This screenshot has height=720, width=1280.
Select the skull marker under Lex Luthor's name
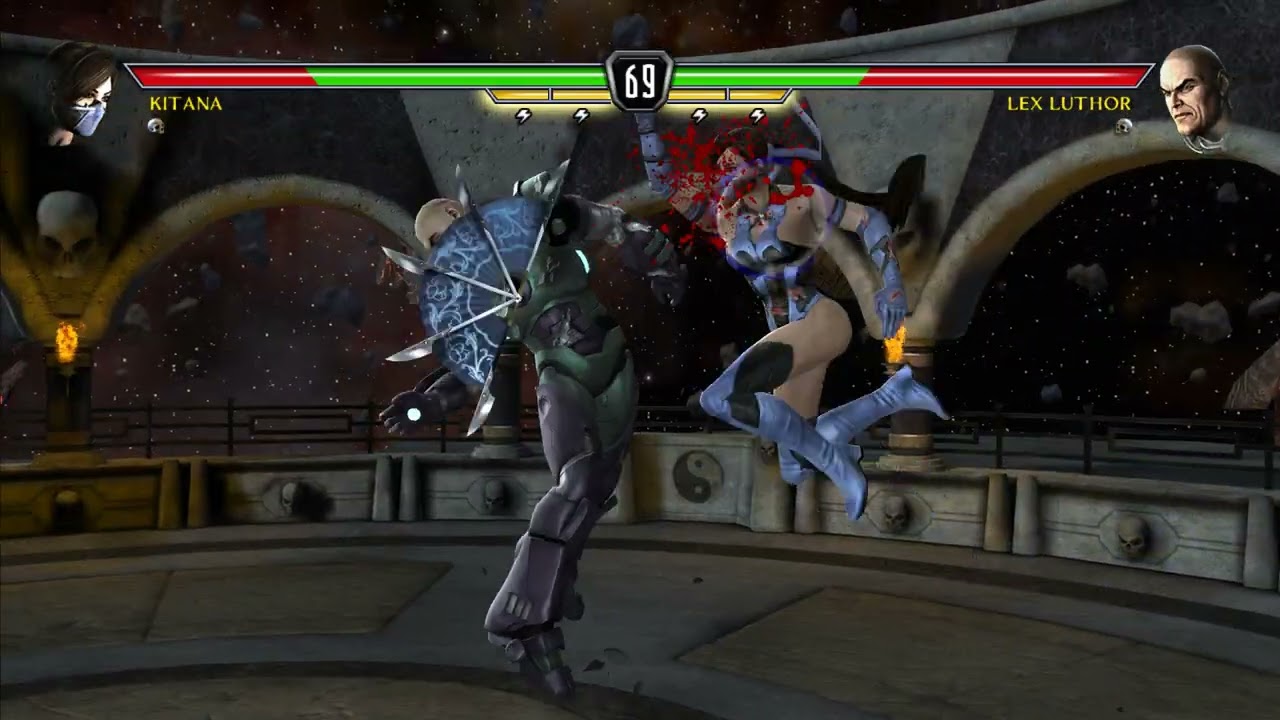coord(1122,128)
